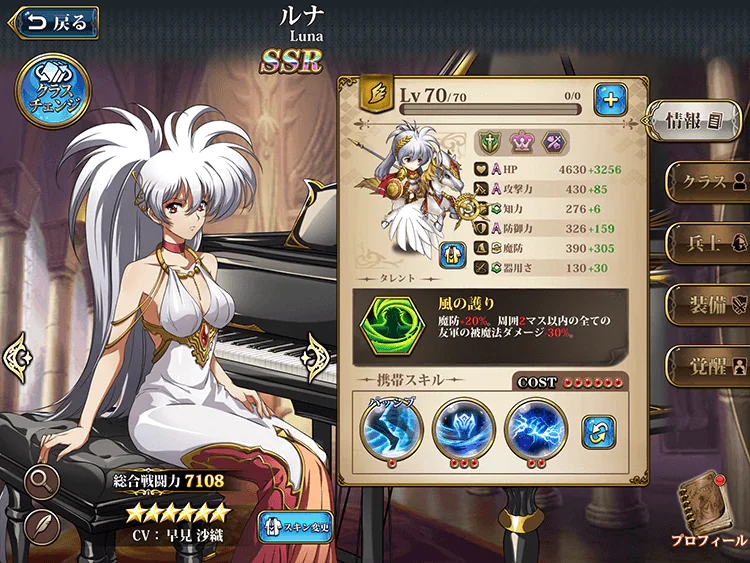
Task: Click the blue armor icon beside the unit portrait
Action: coord(455,253)
